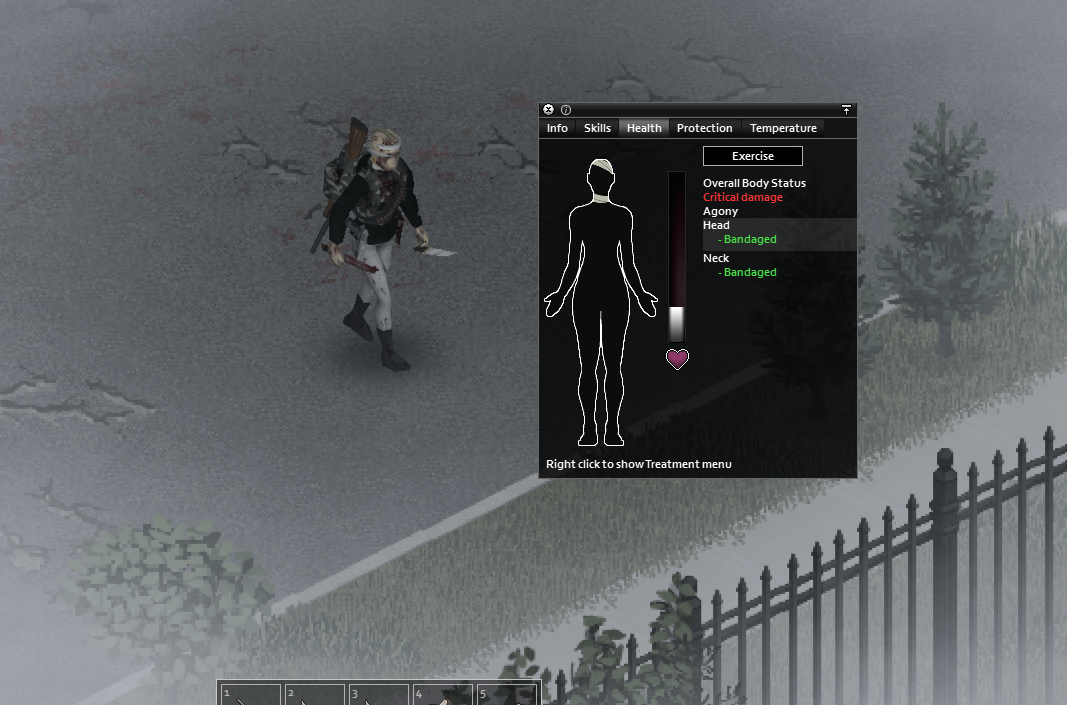Switch to the Info tab
Screen dimensions: 1067x705
(x=557, y=128)
